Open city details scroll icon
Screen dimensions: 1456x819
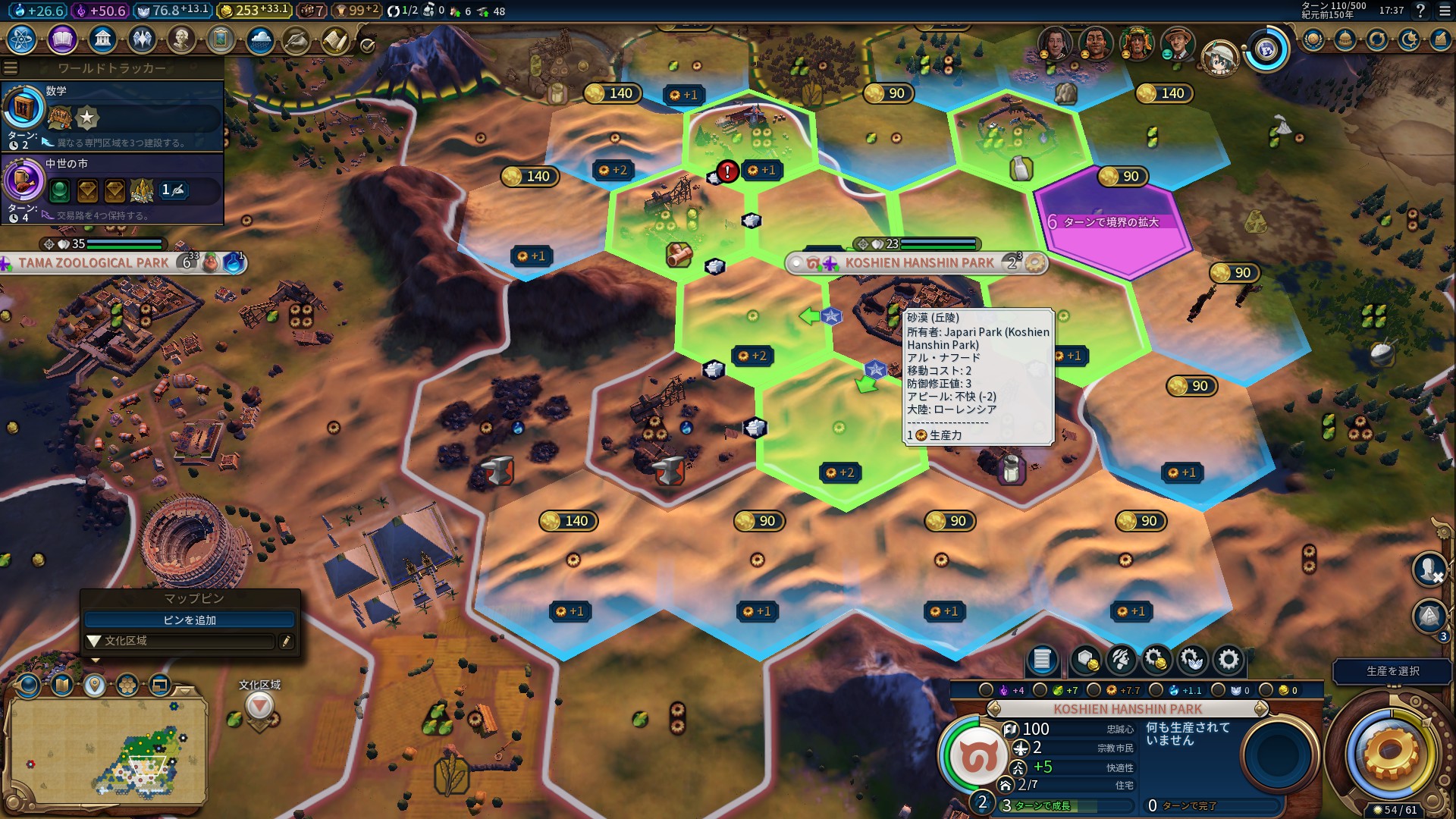tap(1042, 660)
